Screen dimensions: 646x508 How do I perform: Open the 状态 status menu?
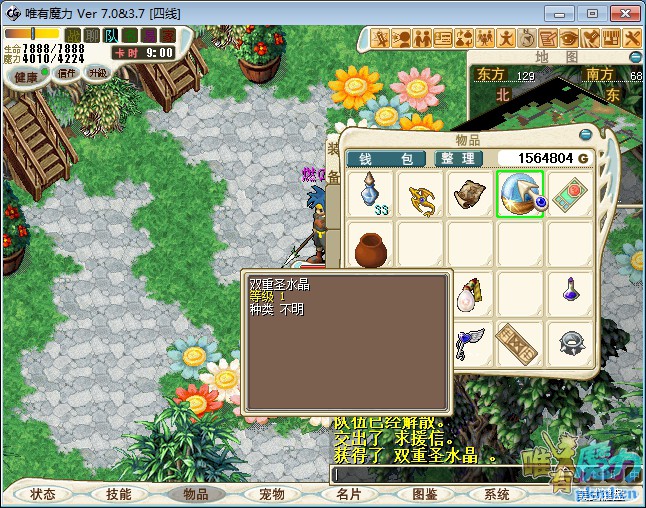click(43, 494)
